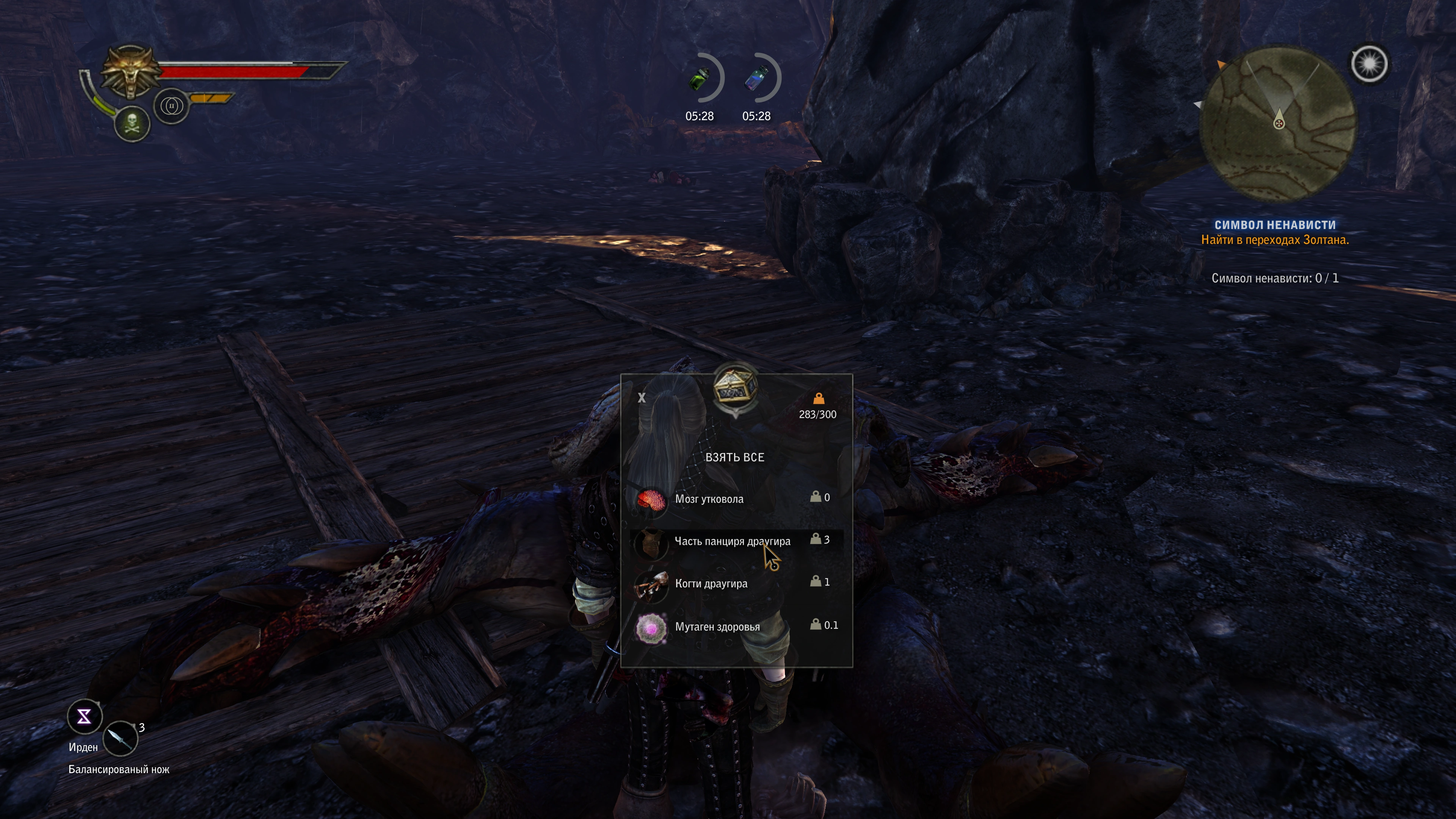Close the loot window with X
The image size is (1456, 819).
click(x=642, y=398)
